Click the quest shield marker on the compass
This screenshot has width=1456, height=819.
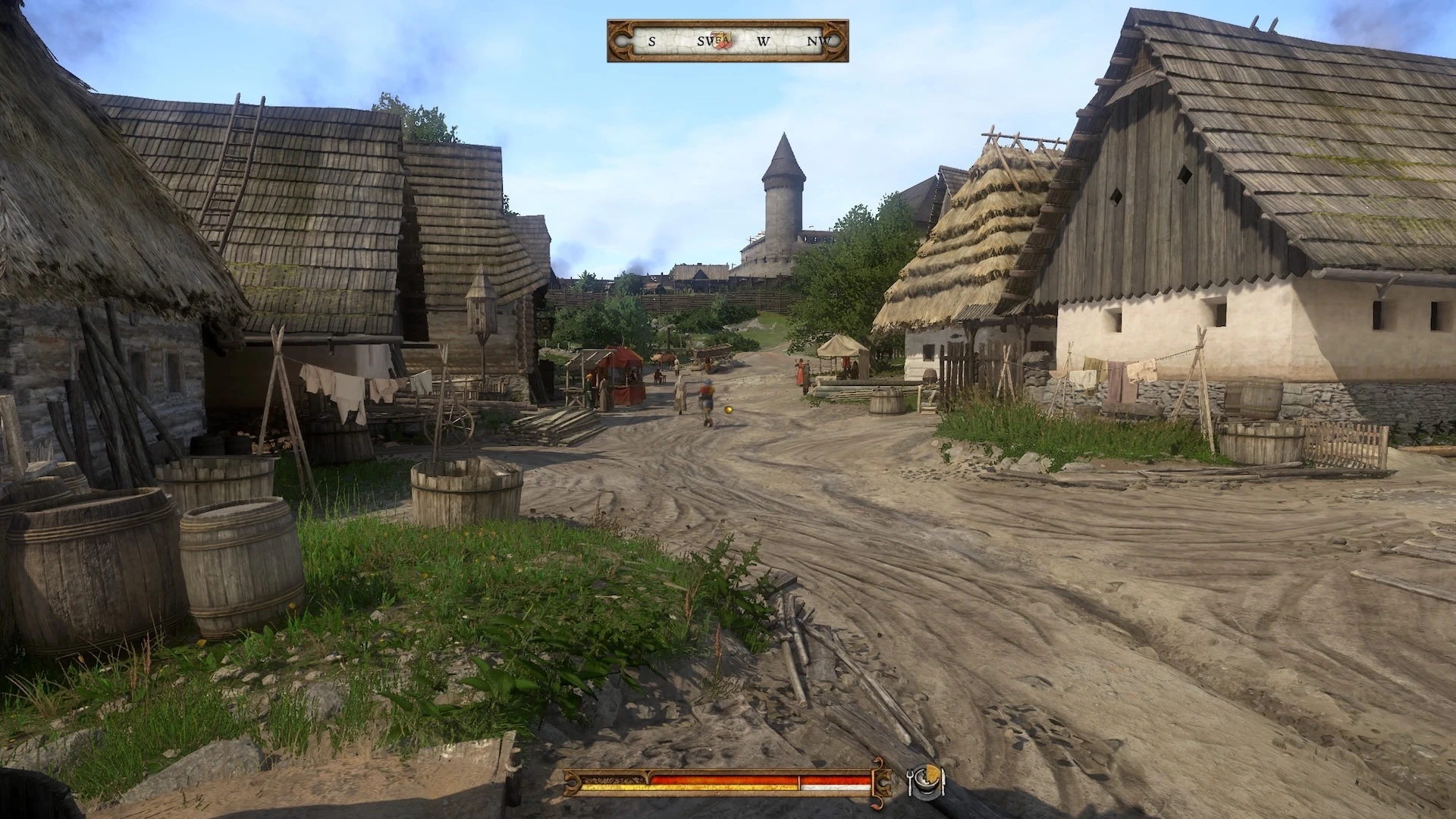[x=724, y=41]
